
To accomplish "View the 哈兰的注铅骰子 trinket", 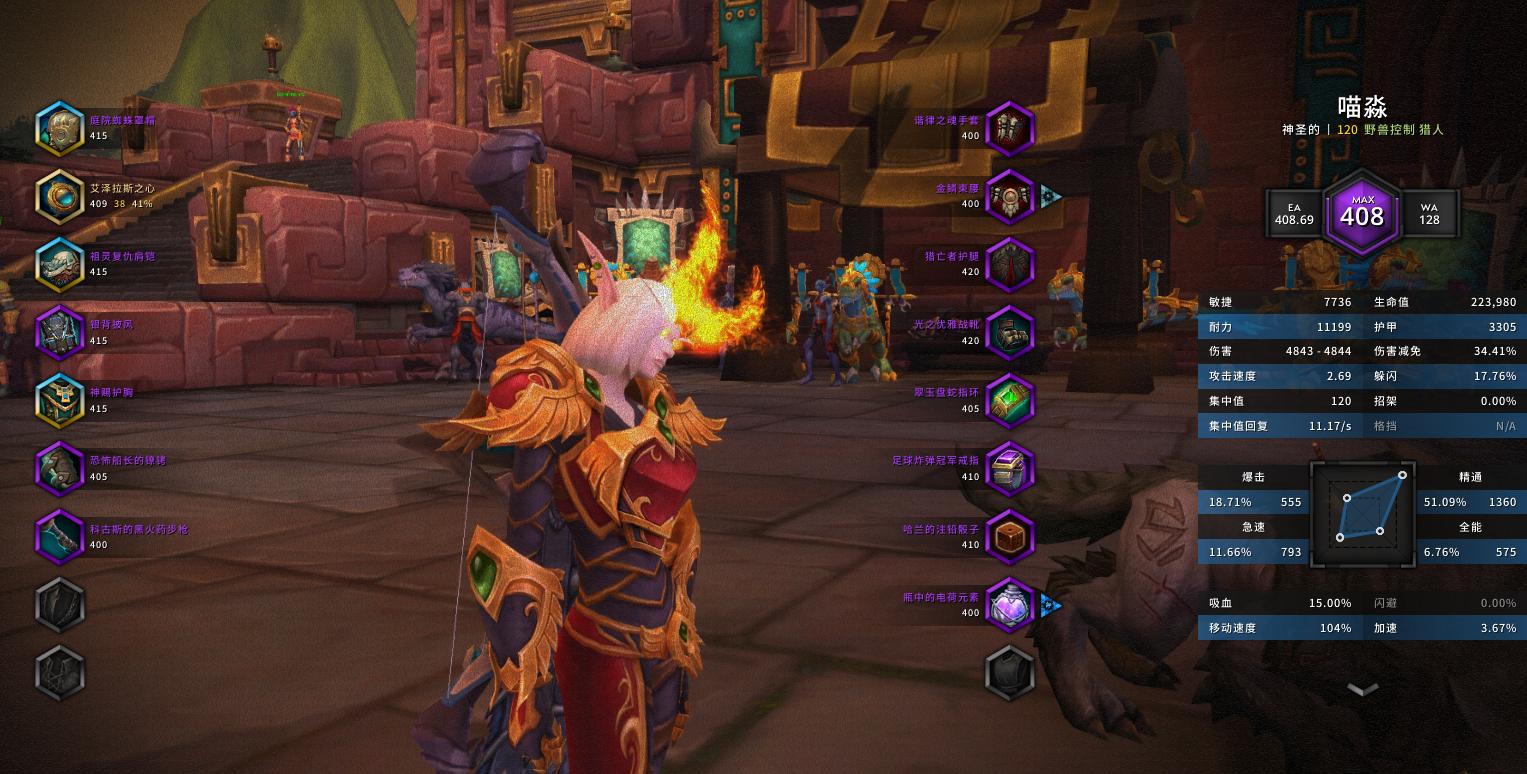I will coord(1009,536).
